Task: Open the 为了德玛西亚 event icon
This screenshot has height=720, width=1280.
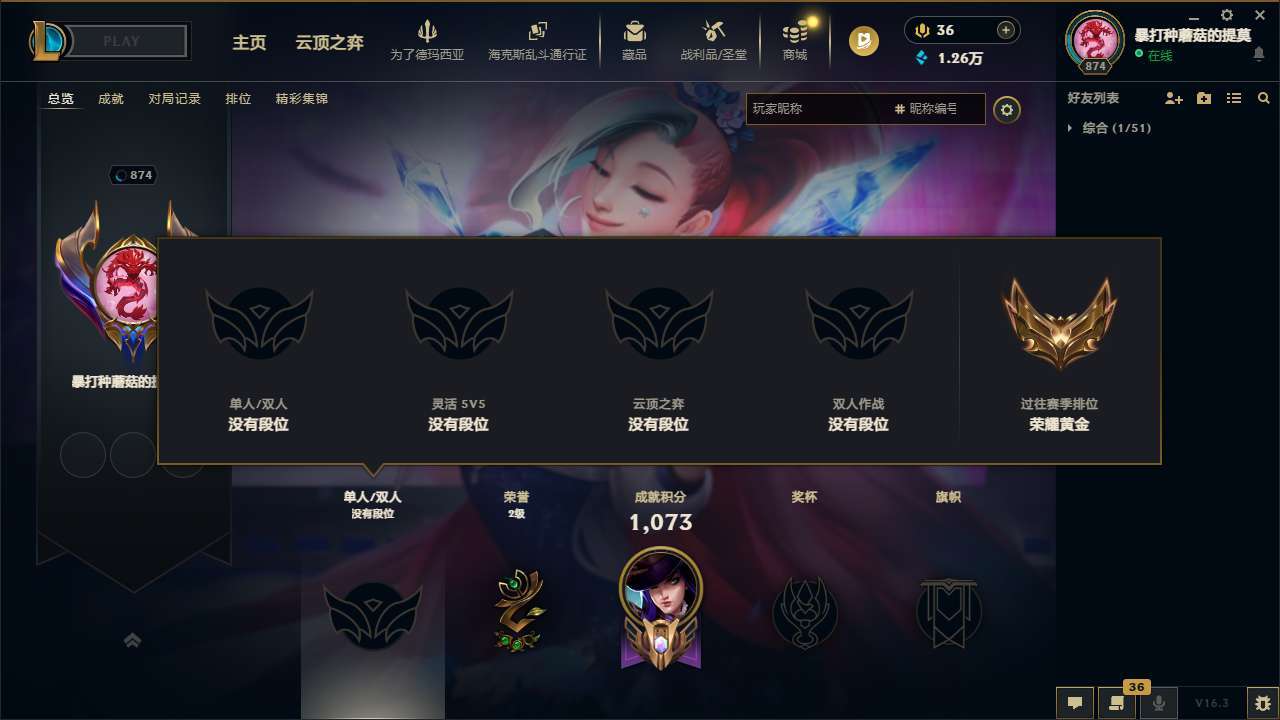Action: pyautogui.click(x=428, y=41)
